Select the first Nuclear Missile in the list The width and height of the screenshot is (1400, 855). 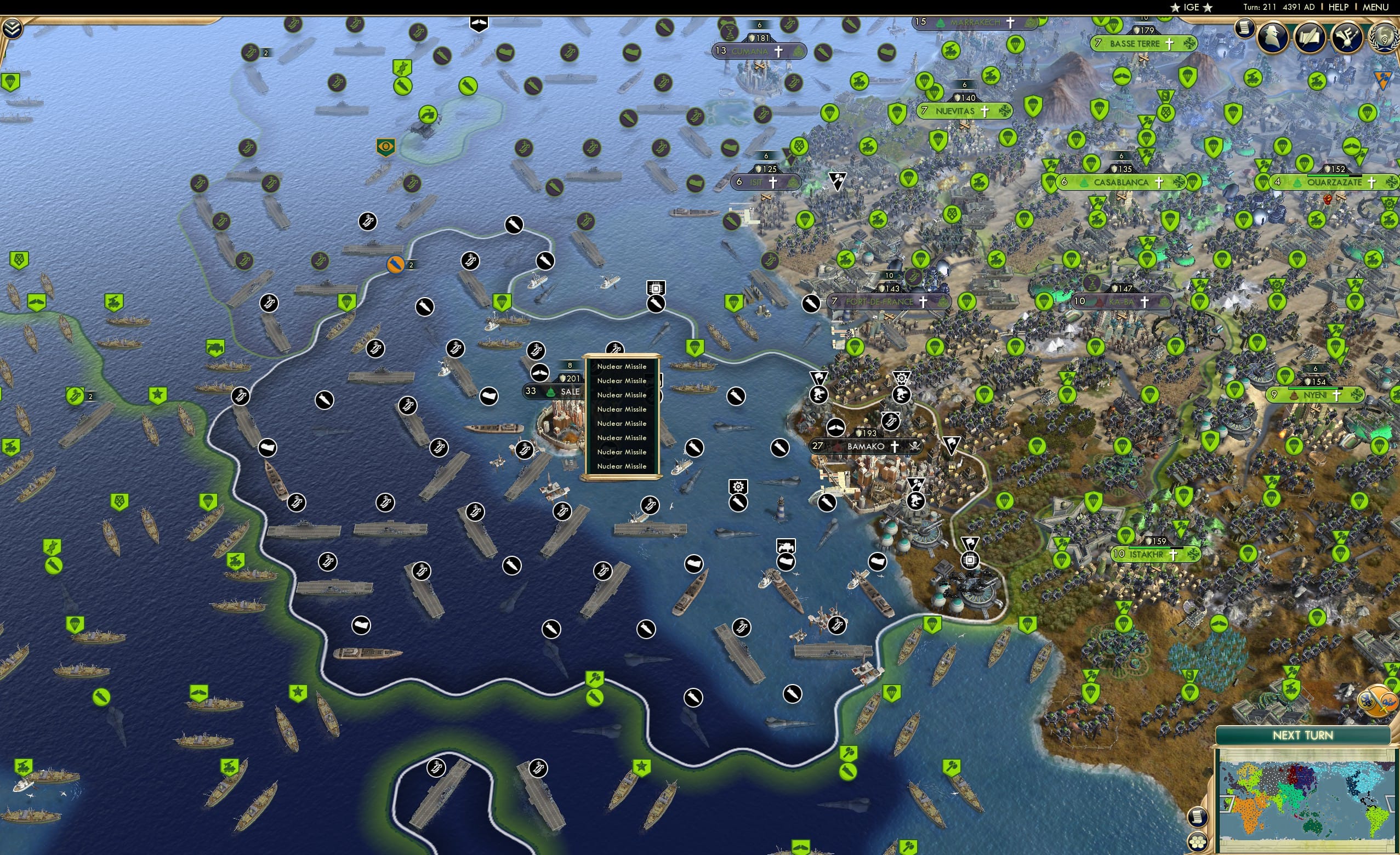(622, 367)
